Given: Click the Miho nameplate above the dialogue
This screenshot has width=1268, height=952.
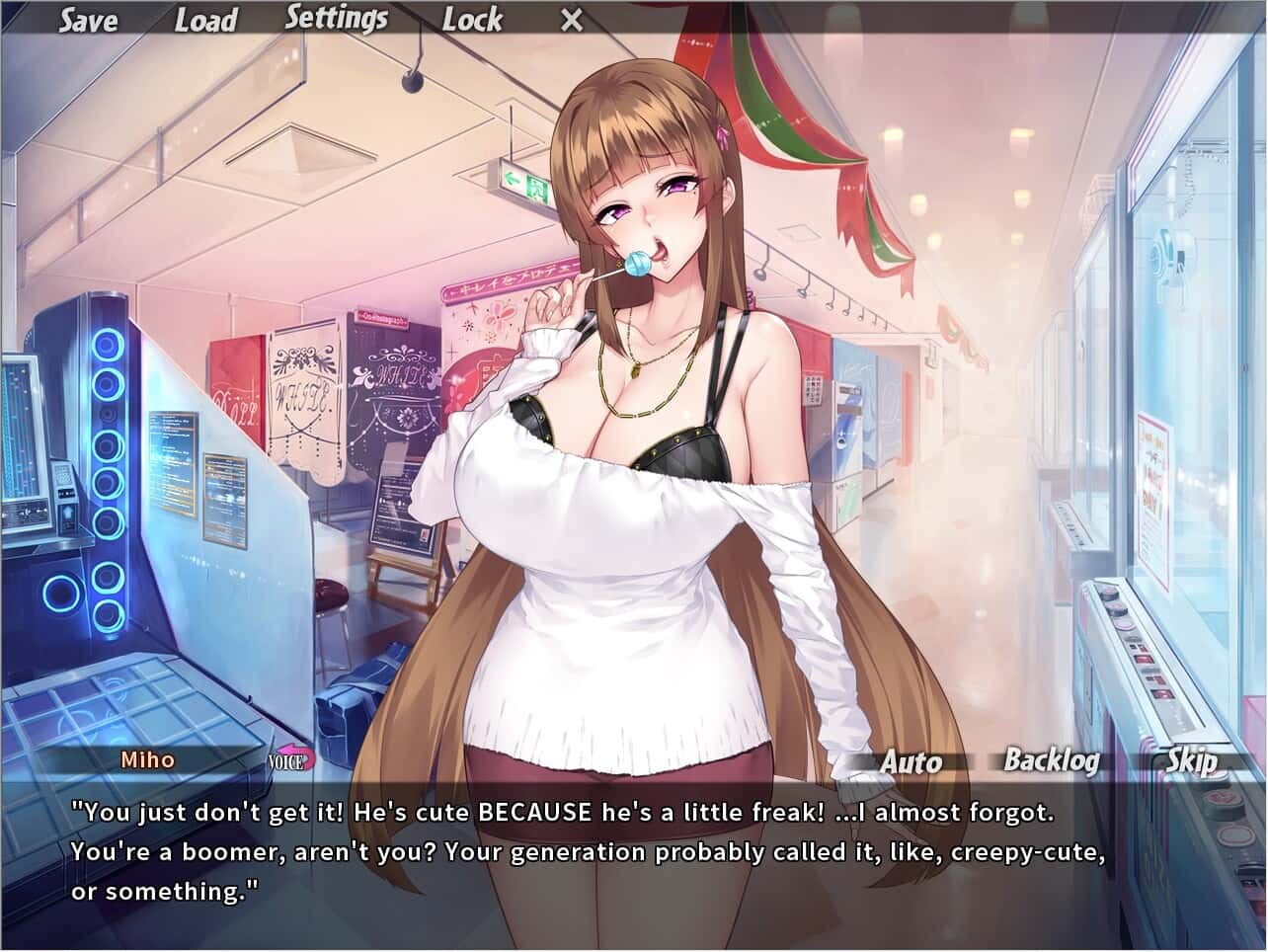Looking at the screenshot, I should click(146, 760).
